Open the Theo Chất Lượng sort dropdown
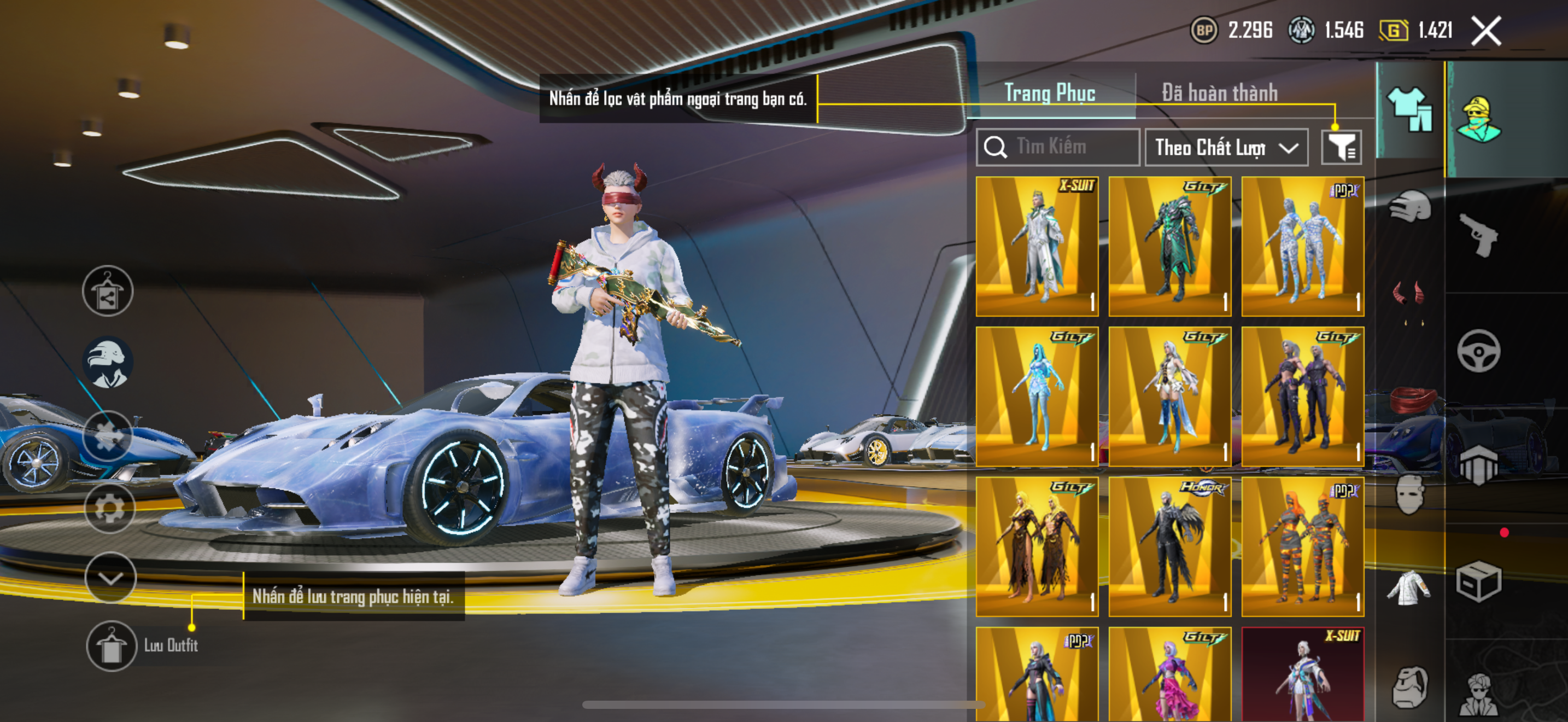 (1226, 147)
